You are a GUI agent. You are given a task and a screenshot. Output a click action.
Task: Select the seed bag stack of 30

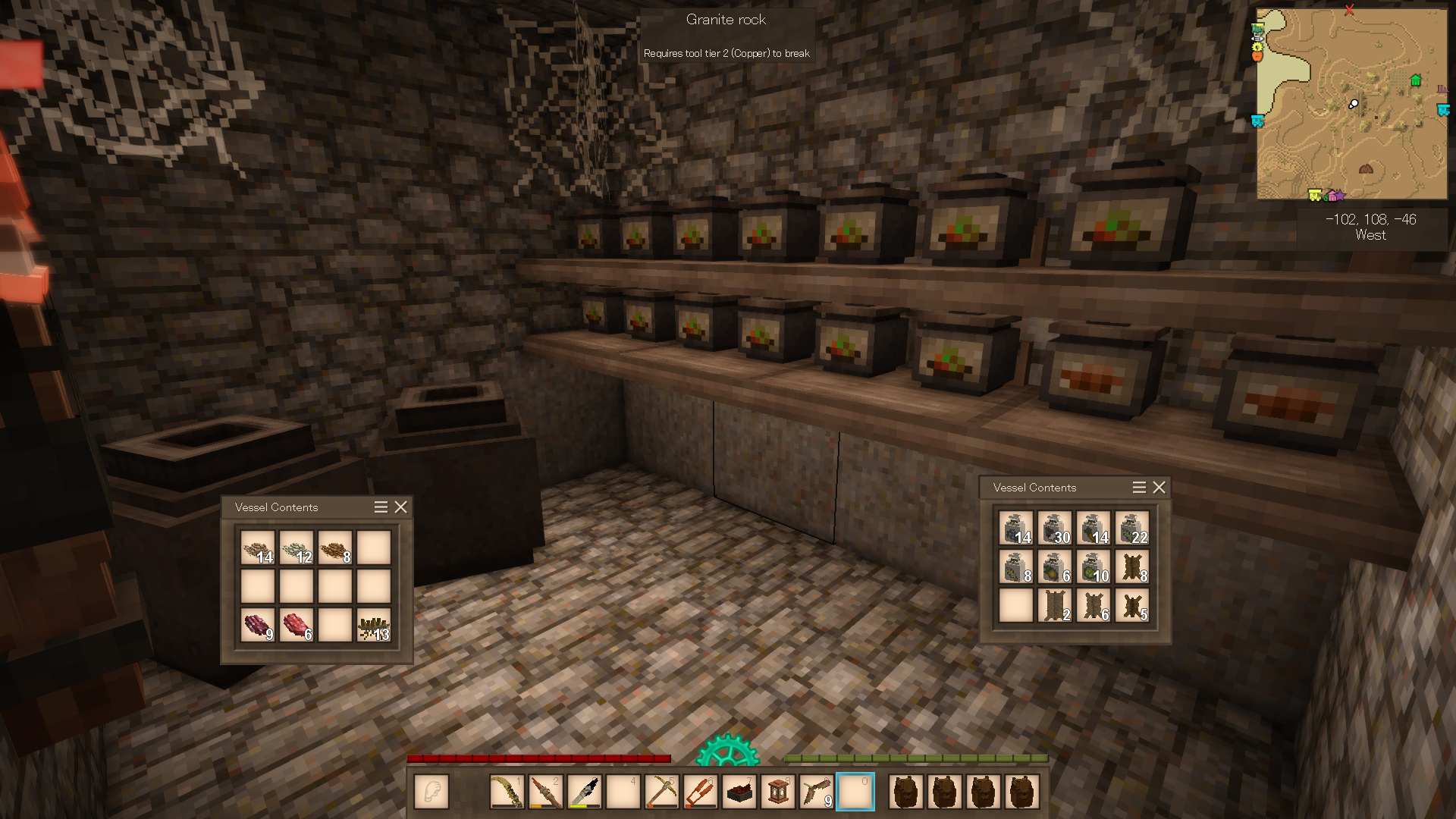[x=1055, y=529]
